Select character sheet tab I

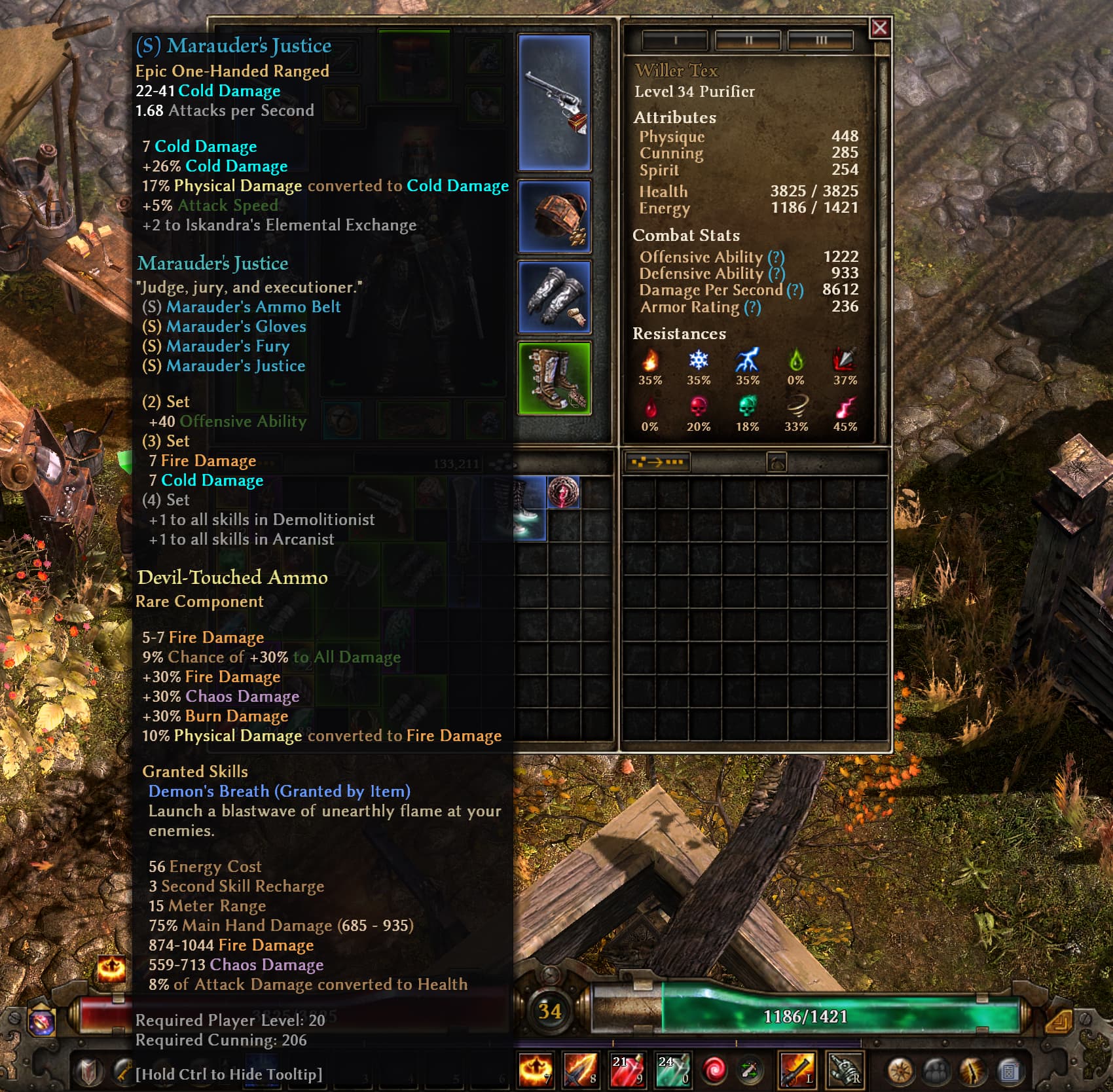click(675, 41)
